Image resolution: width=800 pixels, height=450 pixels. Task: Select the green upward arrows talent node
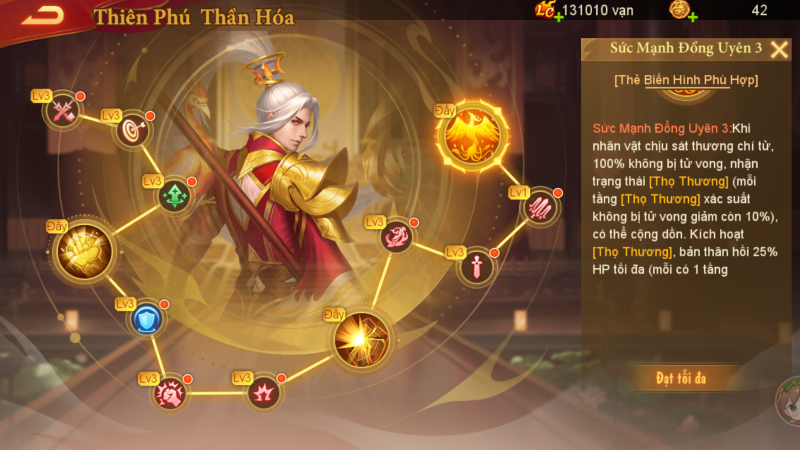click(175, 193)
